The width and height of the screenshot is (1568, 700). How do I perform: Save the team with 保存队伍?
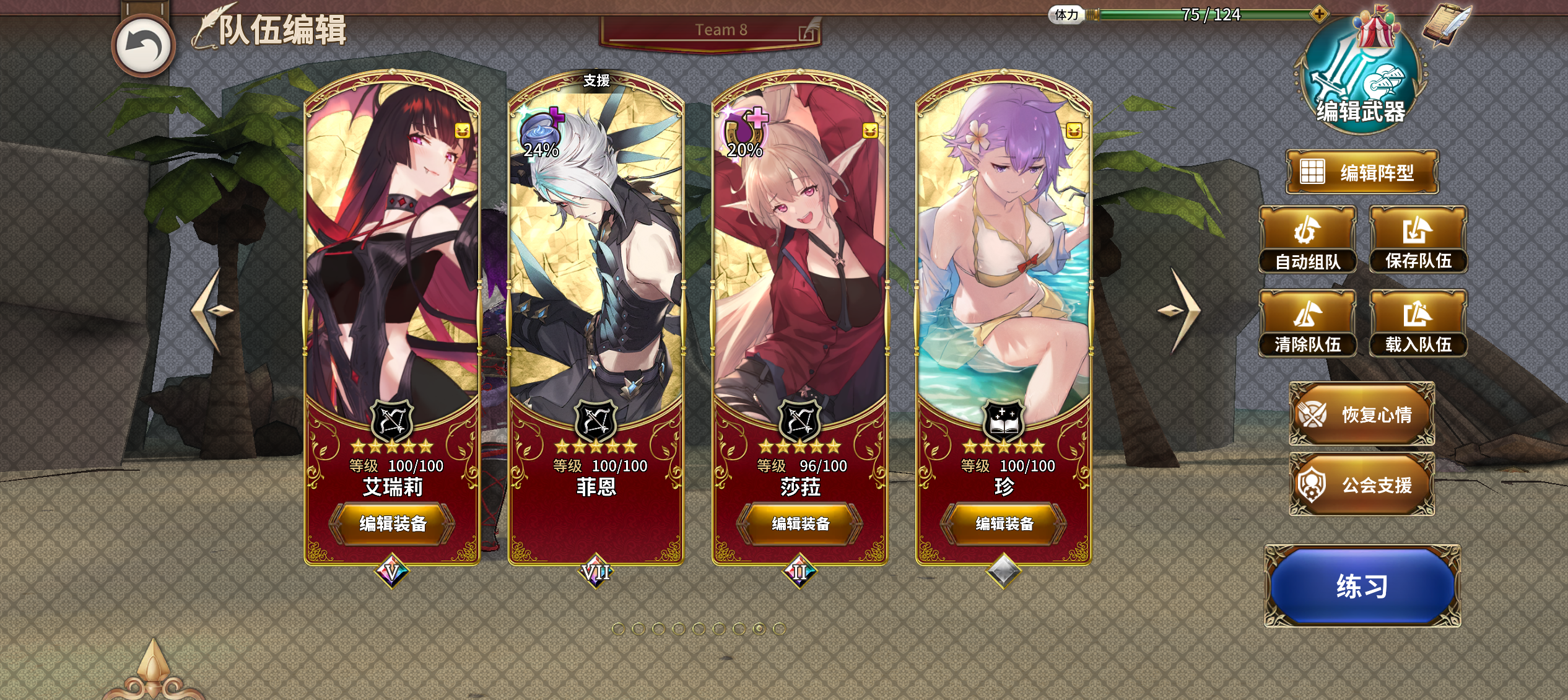click(x=1418, y=240)
